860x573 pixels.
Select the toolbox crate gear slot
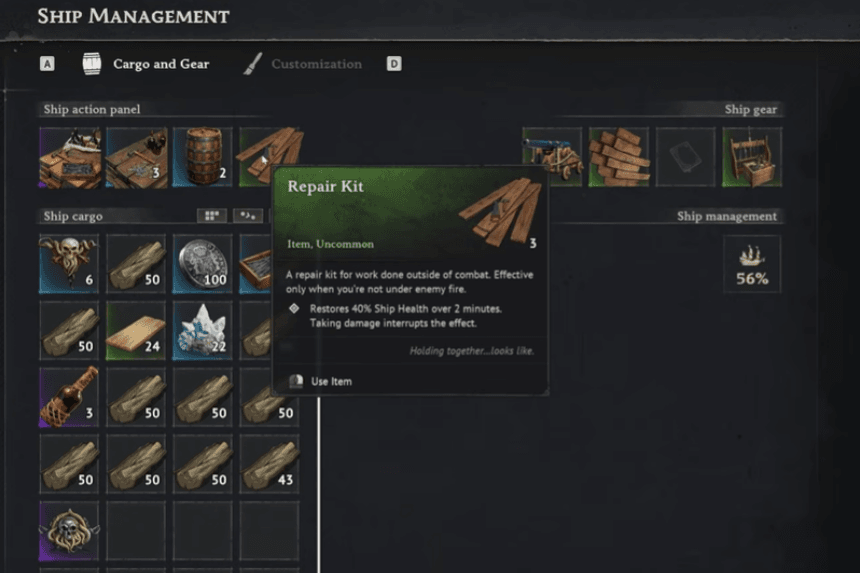[x=752, y=157]
